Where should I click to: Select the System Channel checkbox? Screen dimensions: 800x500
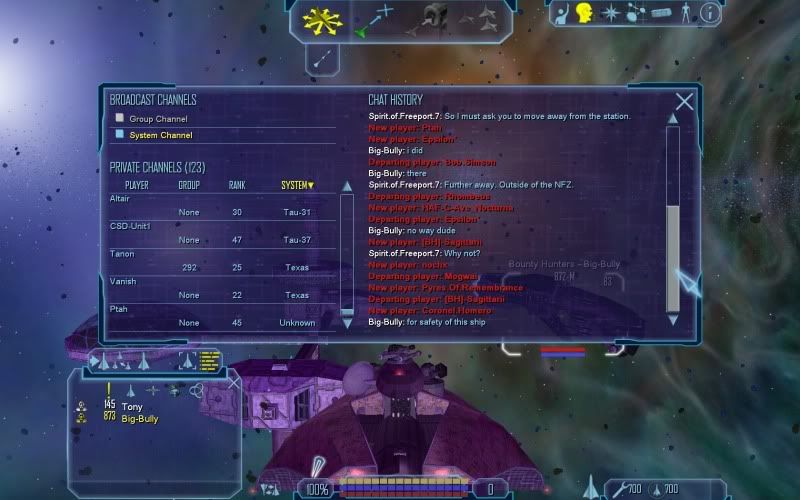[120, 135]
